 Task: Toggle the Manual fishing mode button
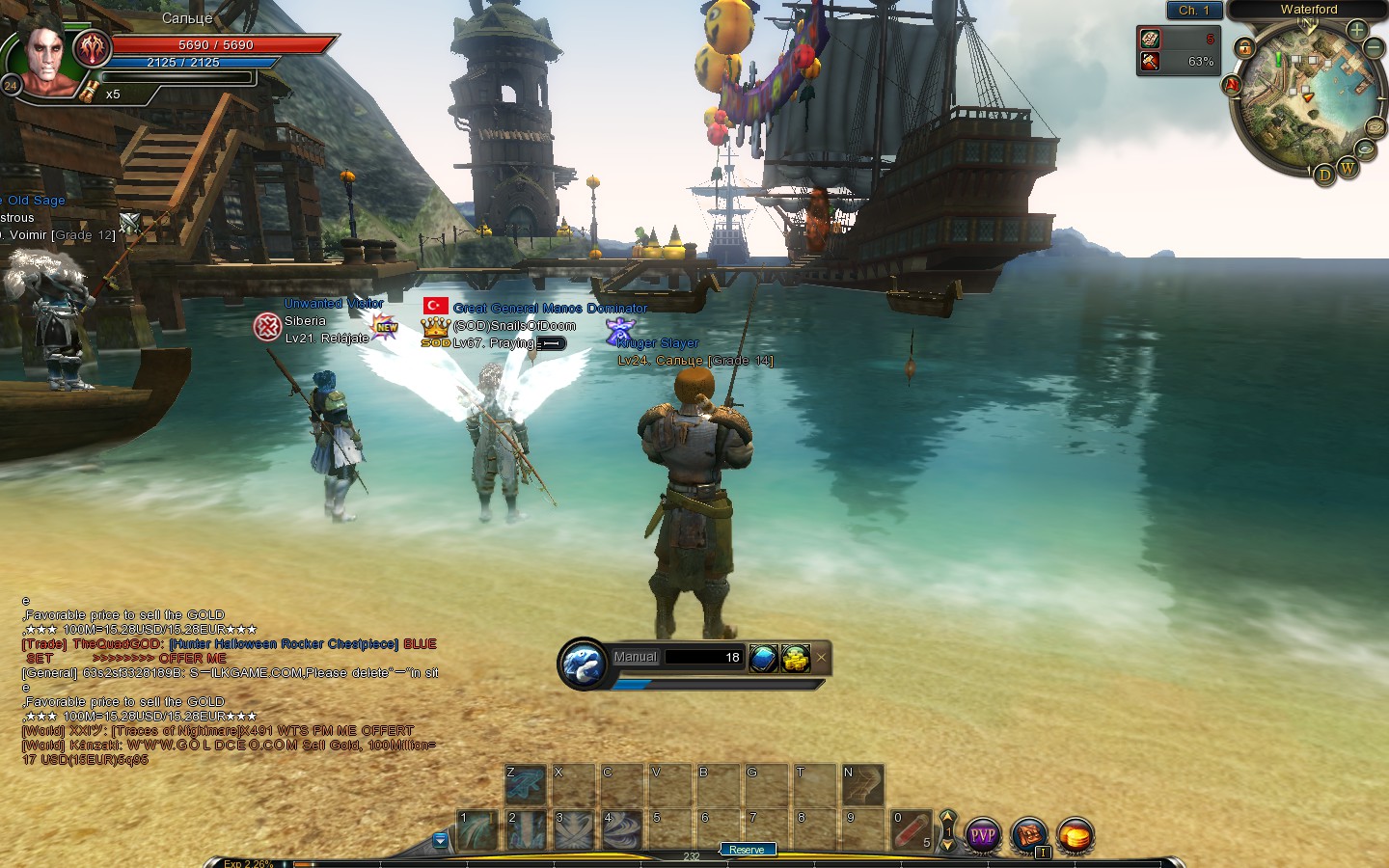click(x=635, y=657)
